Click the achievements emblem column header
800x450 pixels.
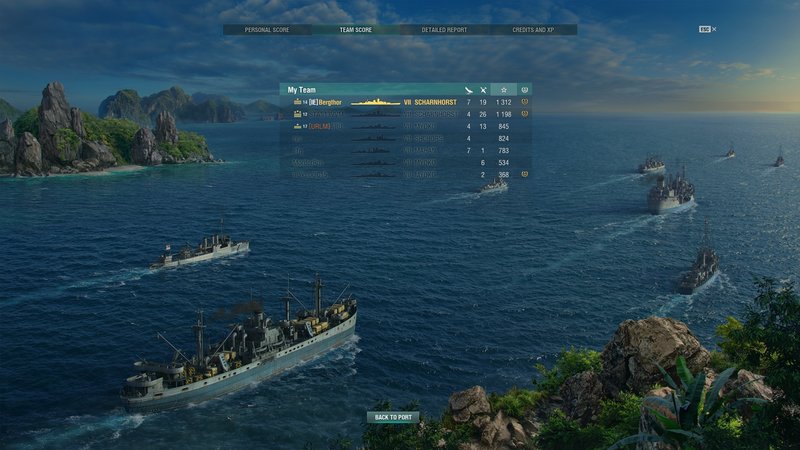click(525, 90)
